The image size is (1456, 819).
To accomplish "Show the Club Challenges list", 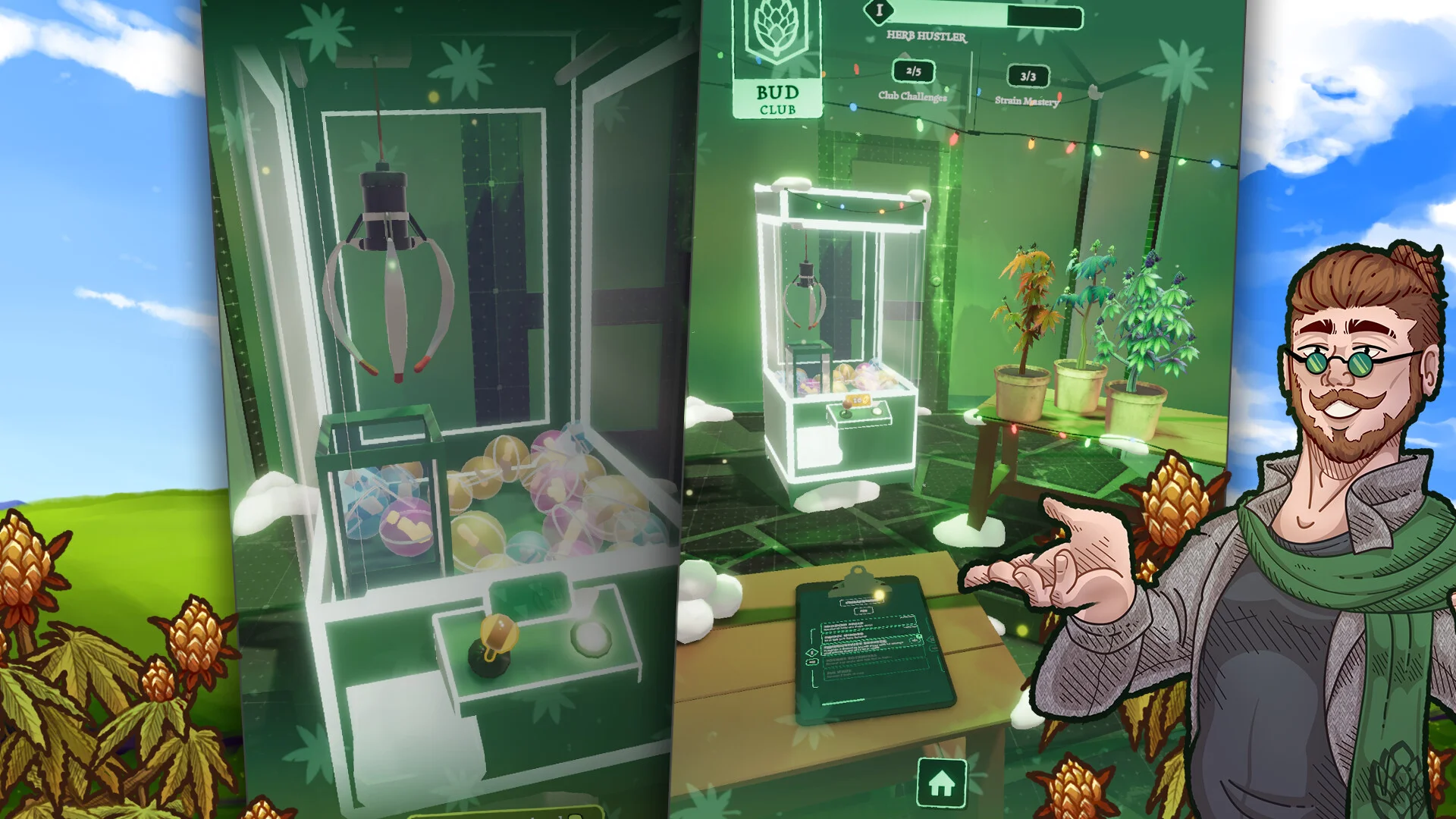I will (912, 80).
